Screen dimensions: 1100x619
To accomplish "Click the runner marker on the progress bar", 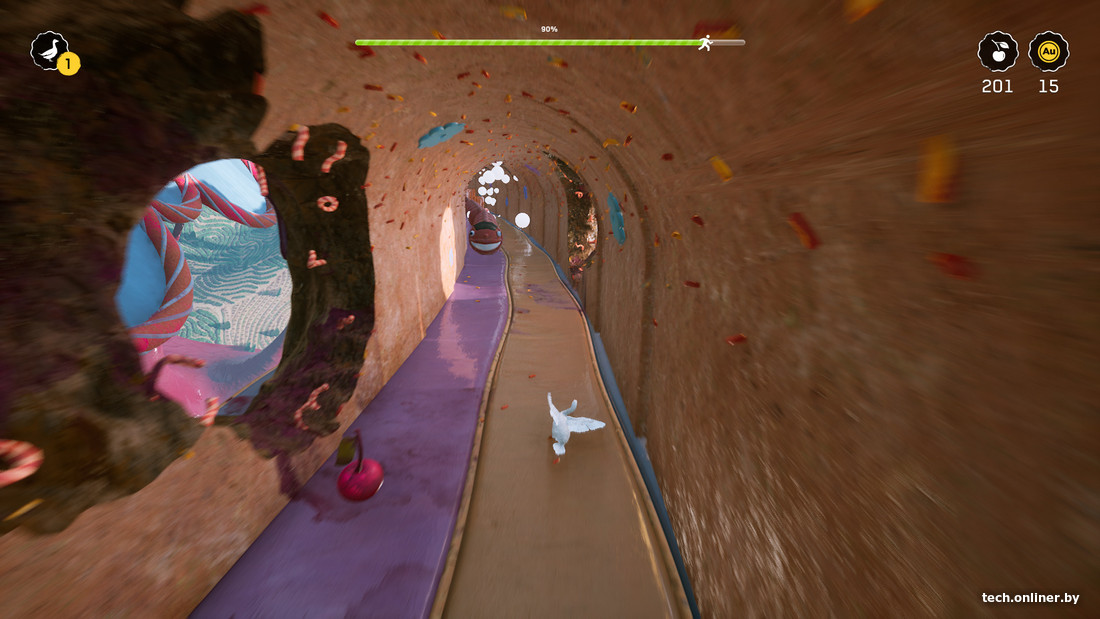I will (706, 43).
